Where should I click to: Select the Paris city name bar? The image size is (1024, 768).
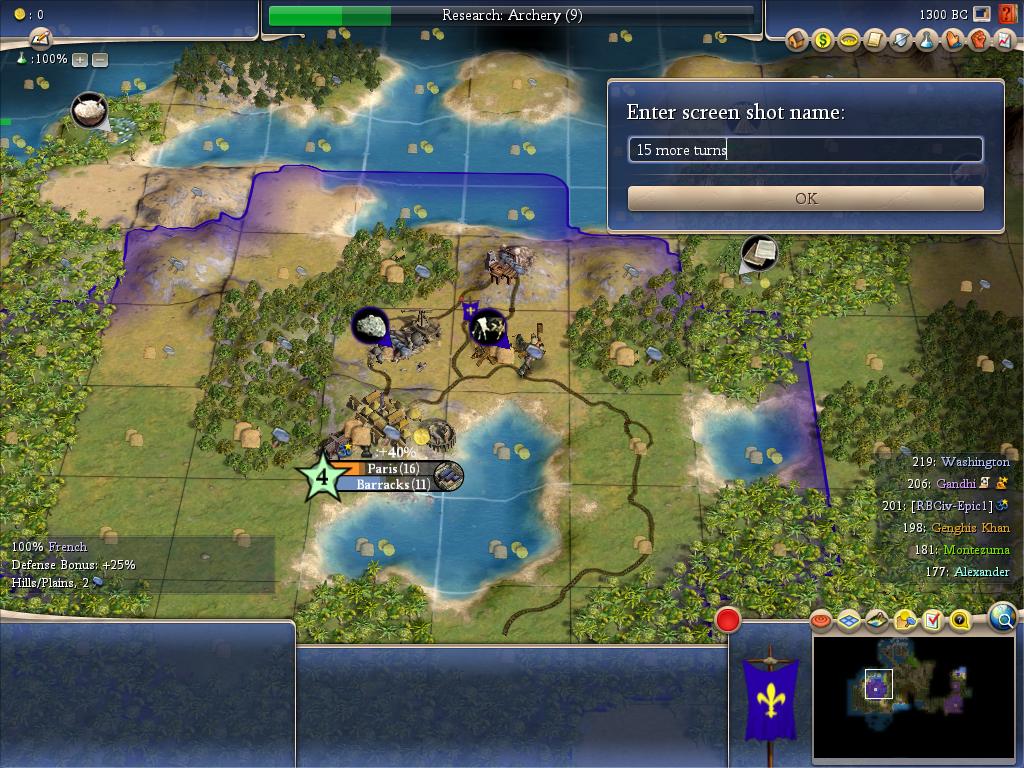(x=392, y=468)
